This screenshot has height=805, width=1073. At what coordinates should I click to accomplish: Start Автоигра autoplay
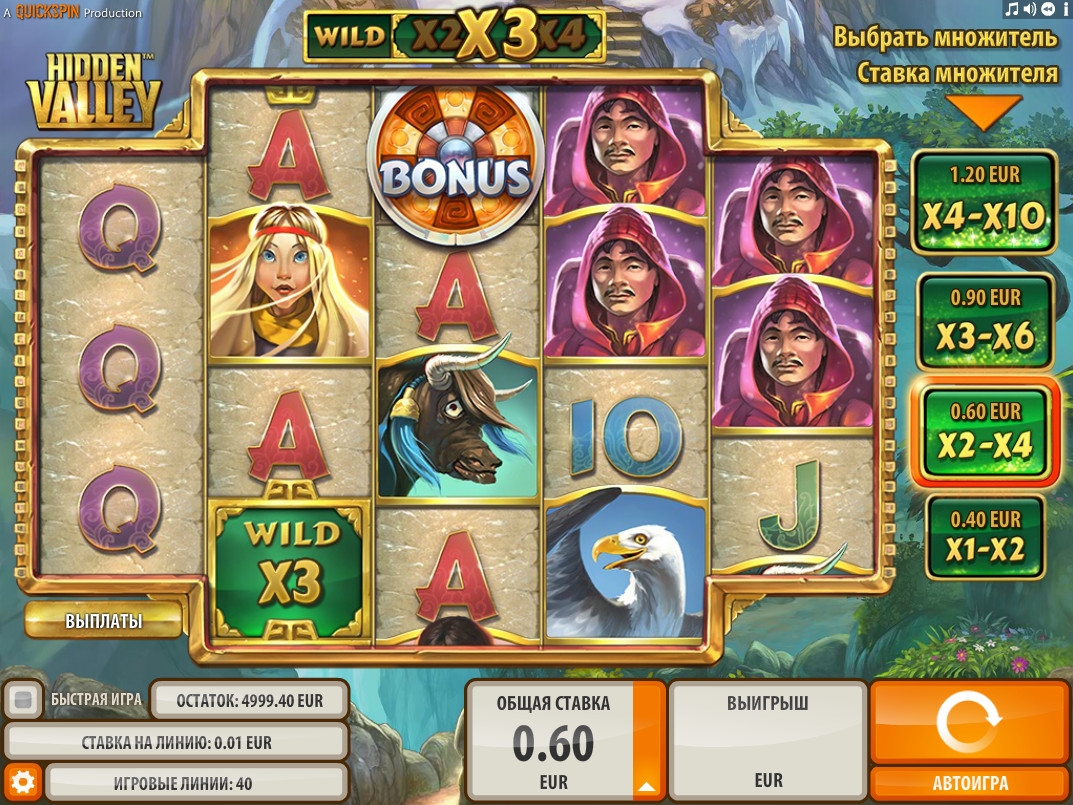968,783
